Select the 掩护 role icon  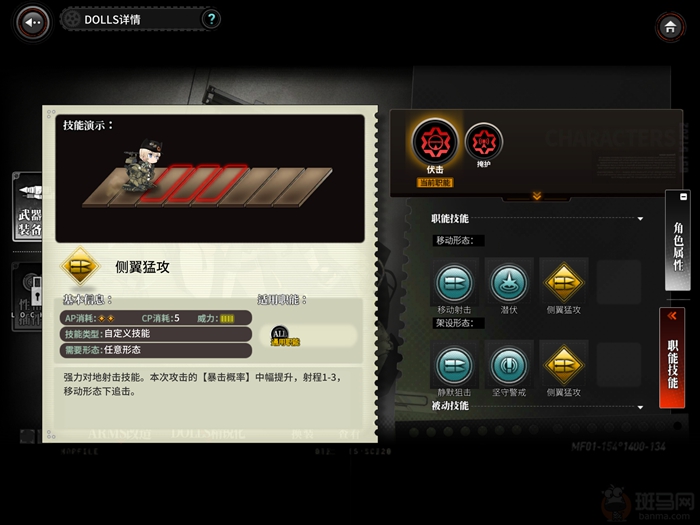point(484,142)
